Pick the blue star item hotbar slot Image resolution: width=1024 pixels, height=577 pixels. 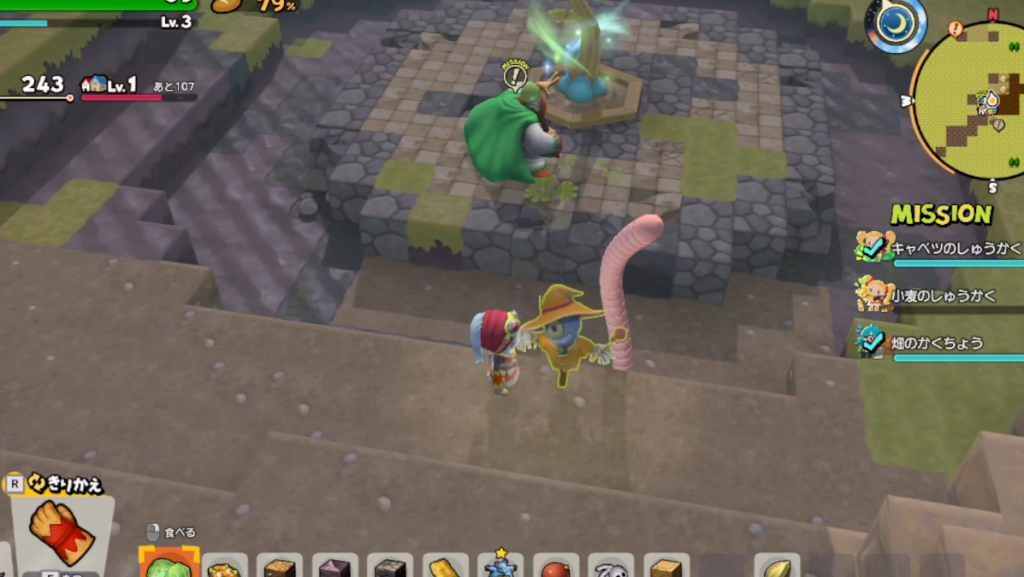[500, 566]
